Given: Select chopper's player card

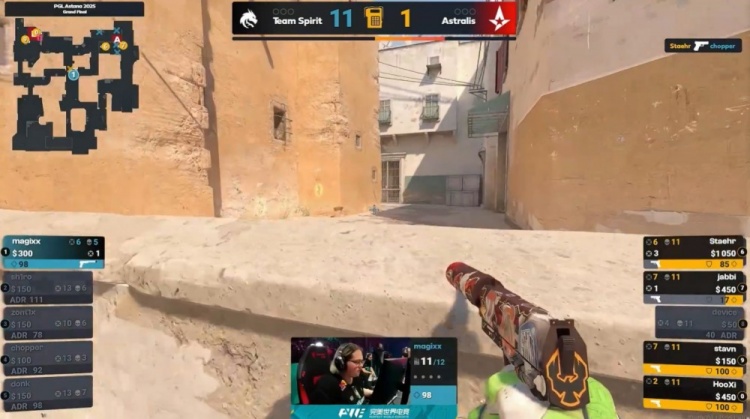Looking at the screenshot, I should [50, 358].
